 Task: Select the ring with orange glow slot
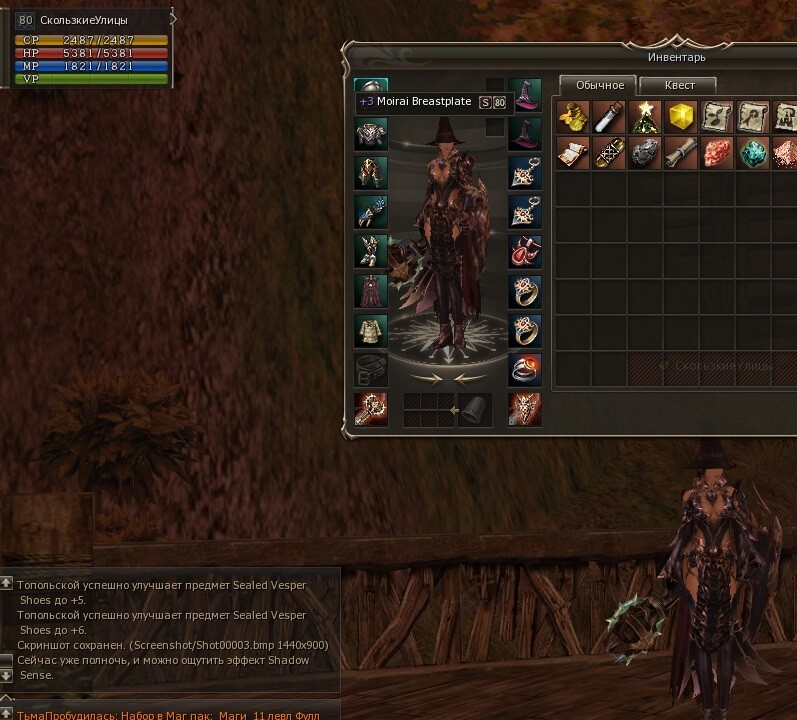[x=524, y=369]
